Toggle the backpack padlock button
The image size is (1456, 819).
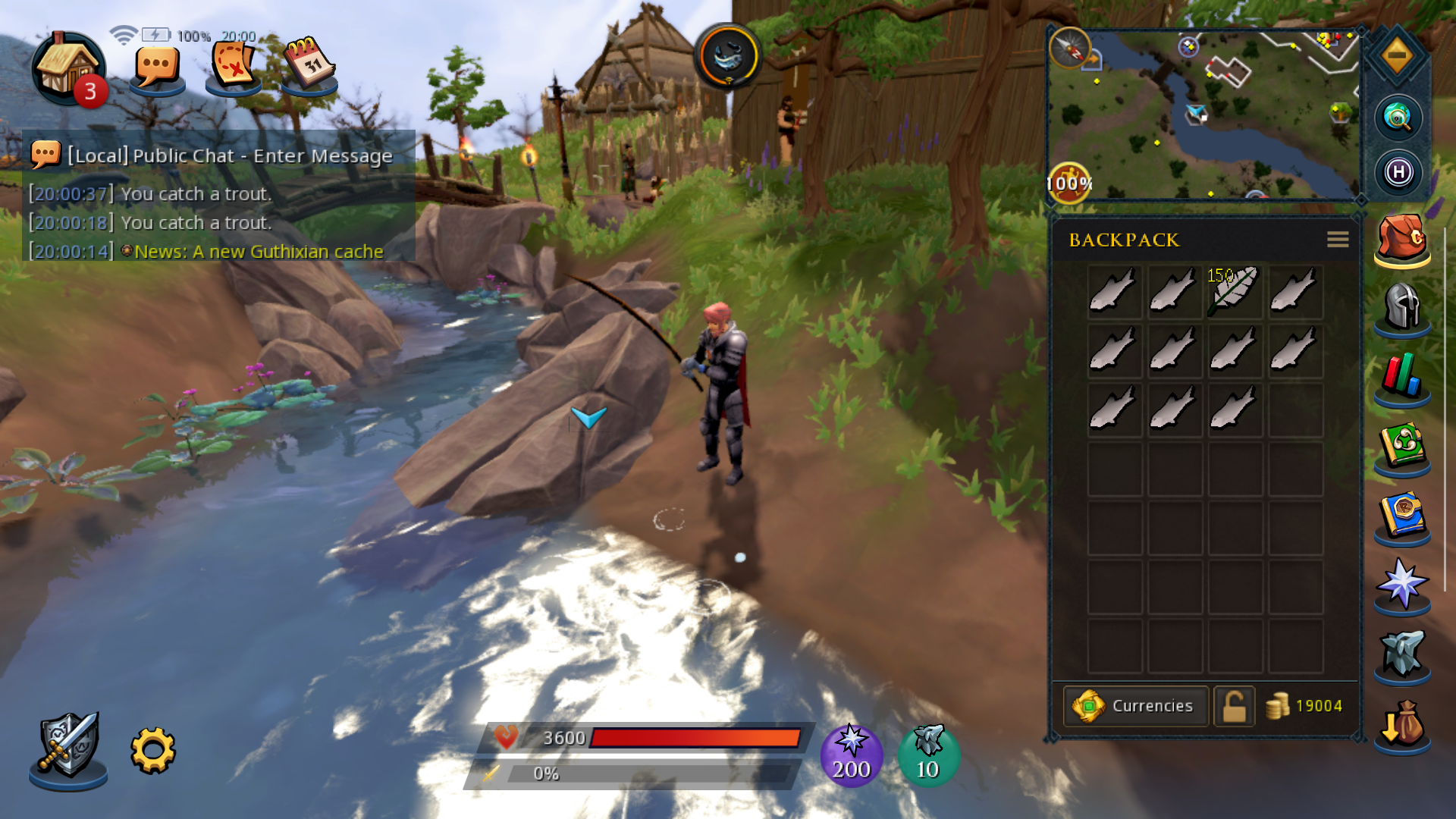click(1234, 706)
